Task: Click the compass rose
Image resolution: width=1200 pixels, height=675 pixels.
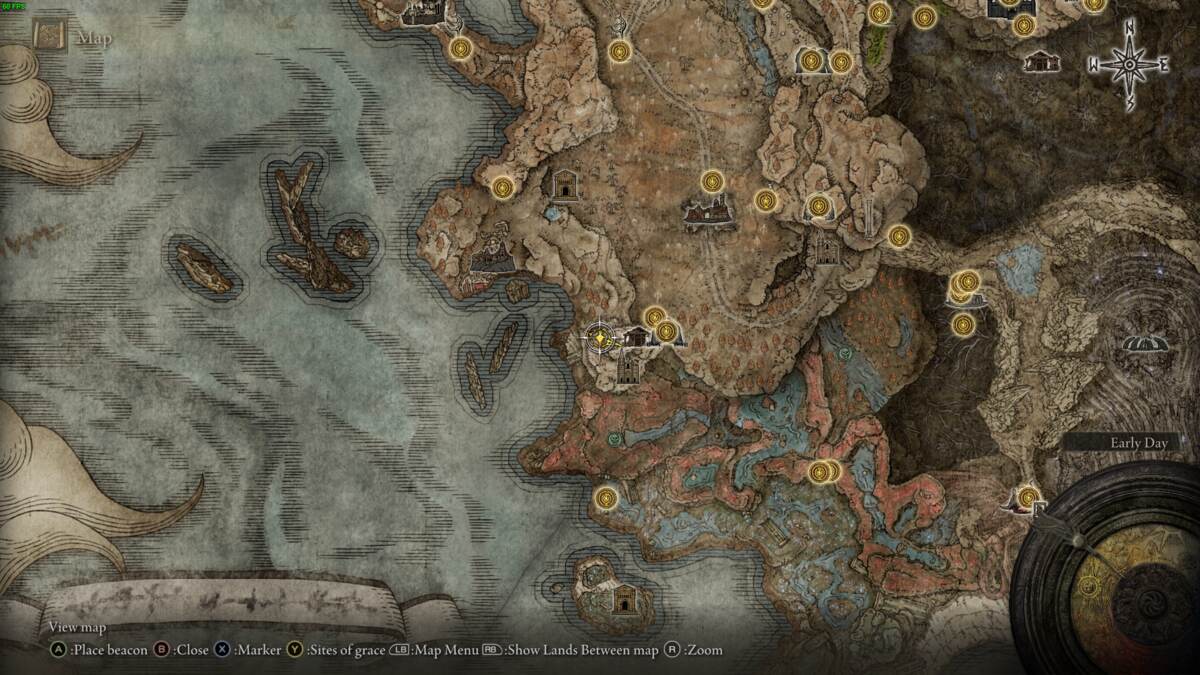Action: (1129, 66)
